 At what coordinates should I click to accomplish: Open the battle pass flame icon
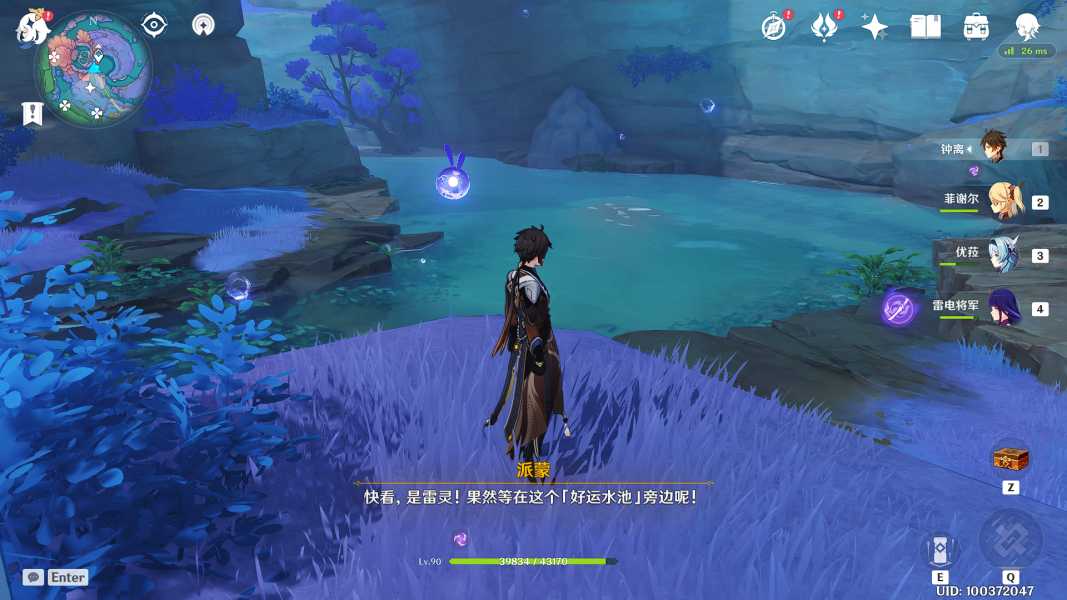coord(824,27)
